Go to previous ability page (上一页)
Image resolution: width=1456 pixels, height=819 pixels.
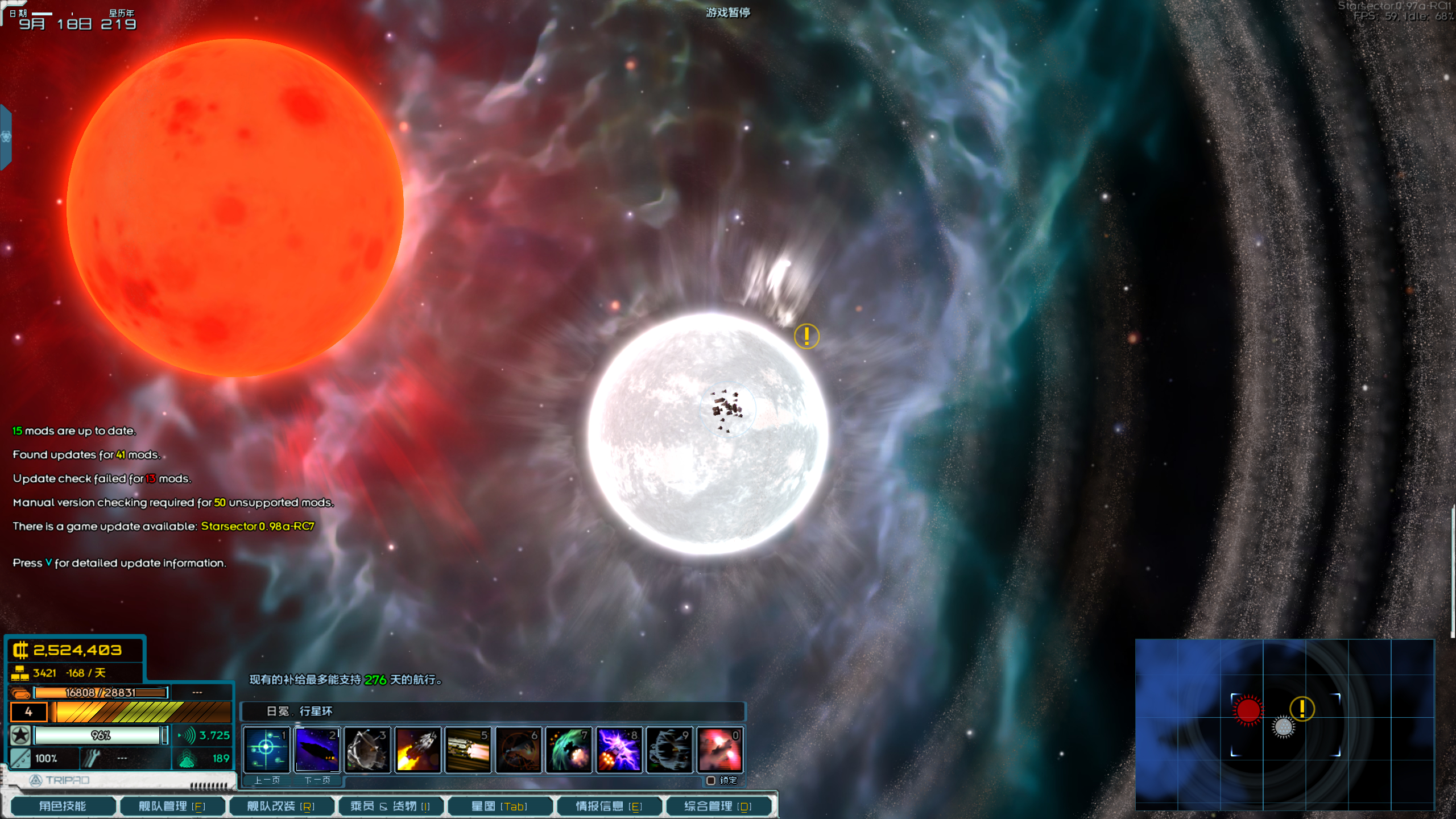point(267,780)
